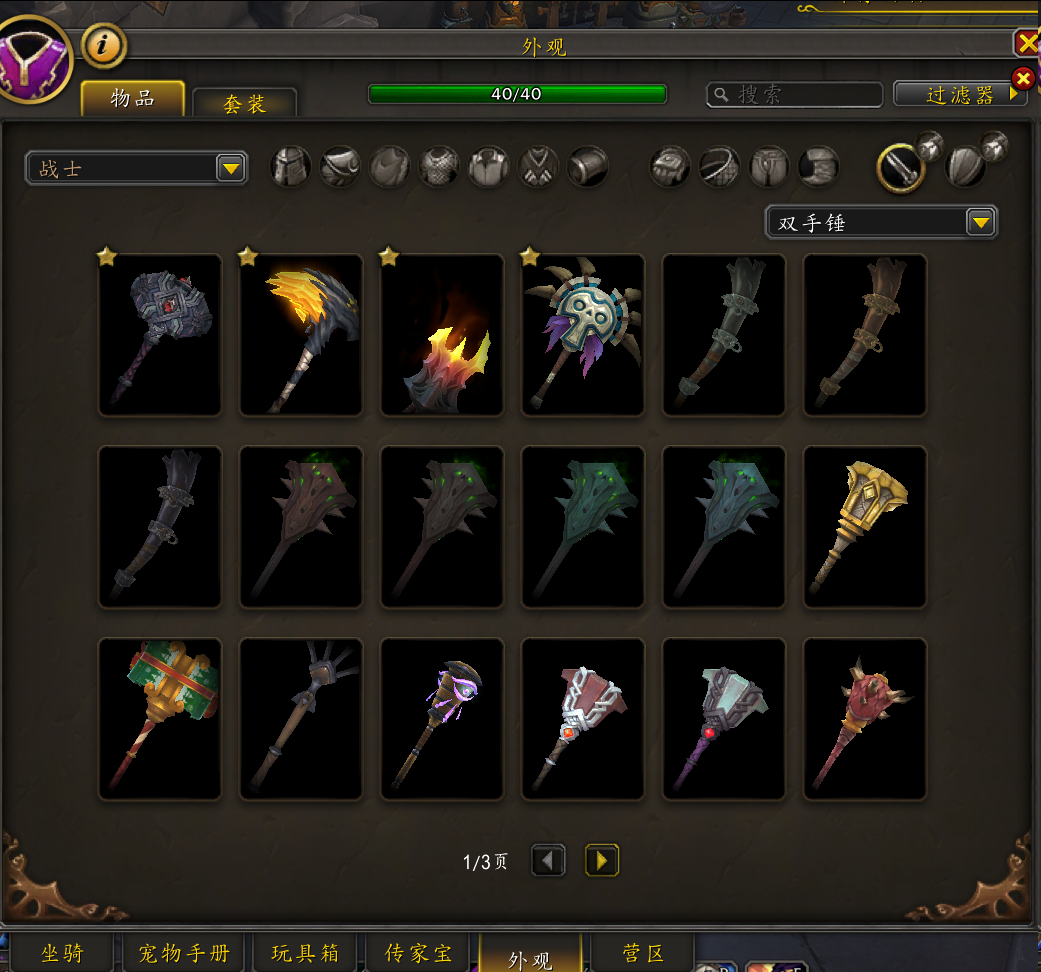The image size is (1041, 972).
Task: Pick the flaming black-clawed hammer appearance
Action: pos(301,335)
